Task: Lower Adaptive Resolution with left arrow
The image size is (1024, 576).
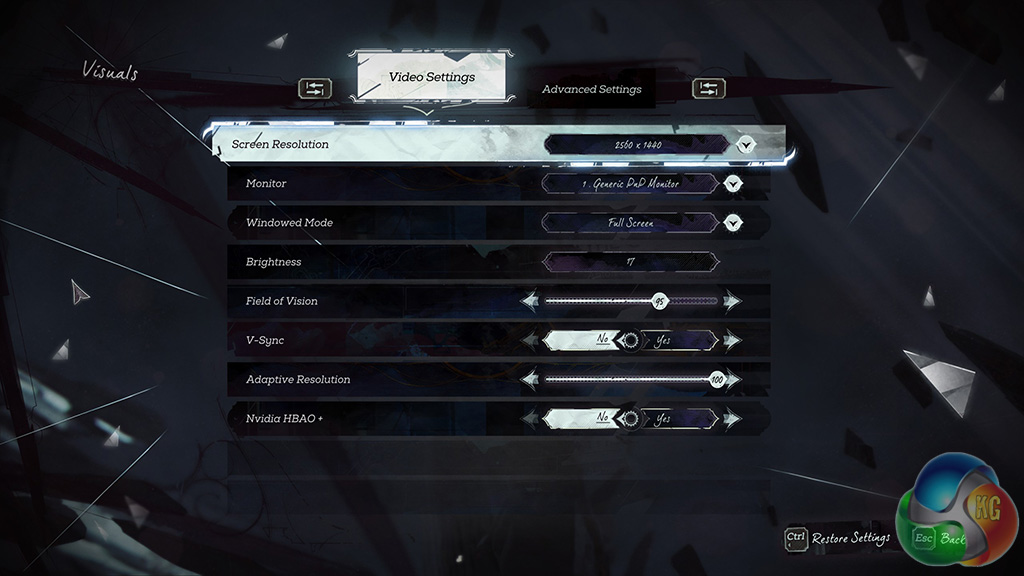Action: 530,380
